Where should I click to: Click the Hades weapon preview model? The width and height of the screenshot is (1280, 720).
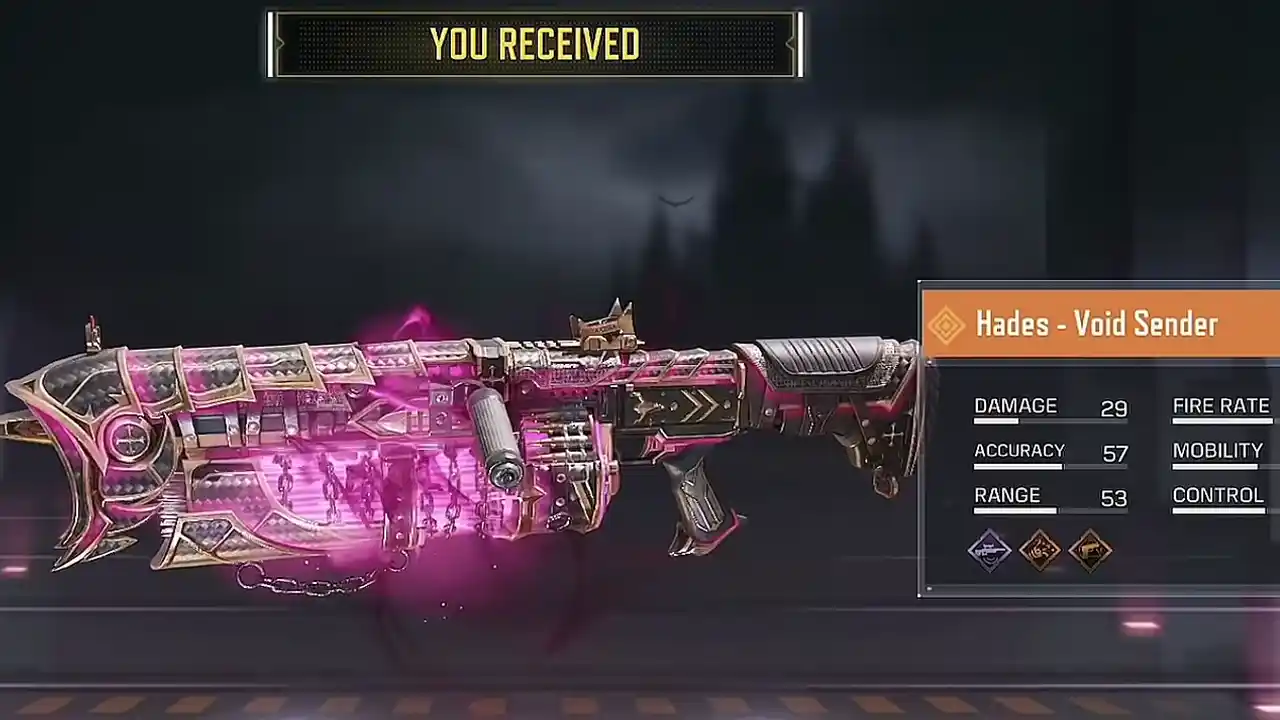click(450, 440)
